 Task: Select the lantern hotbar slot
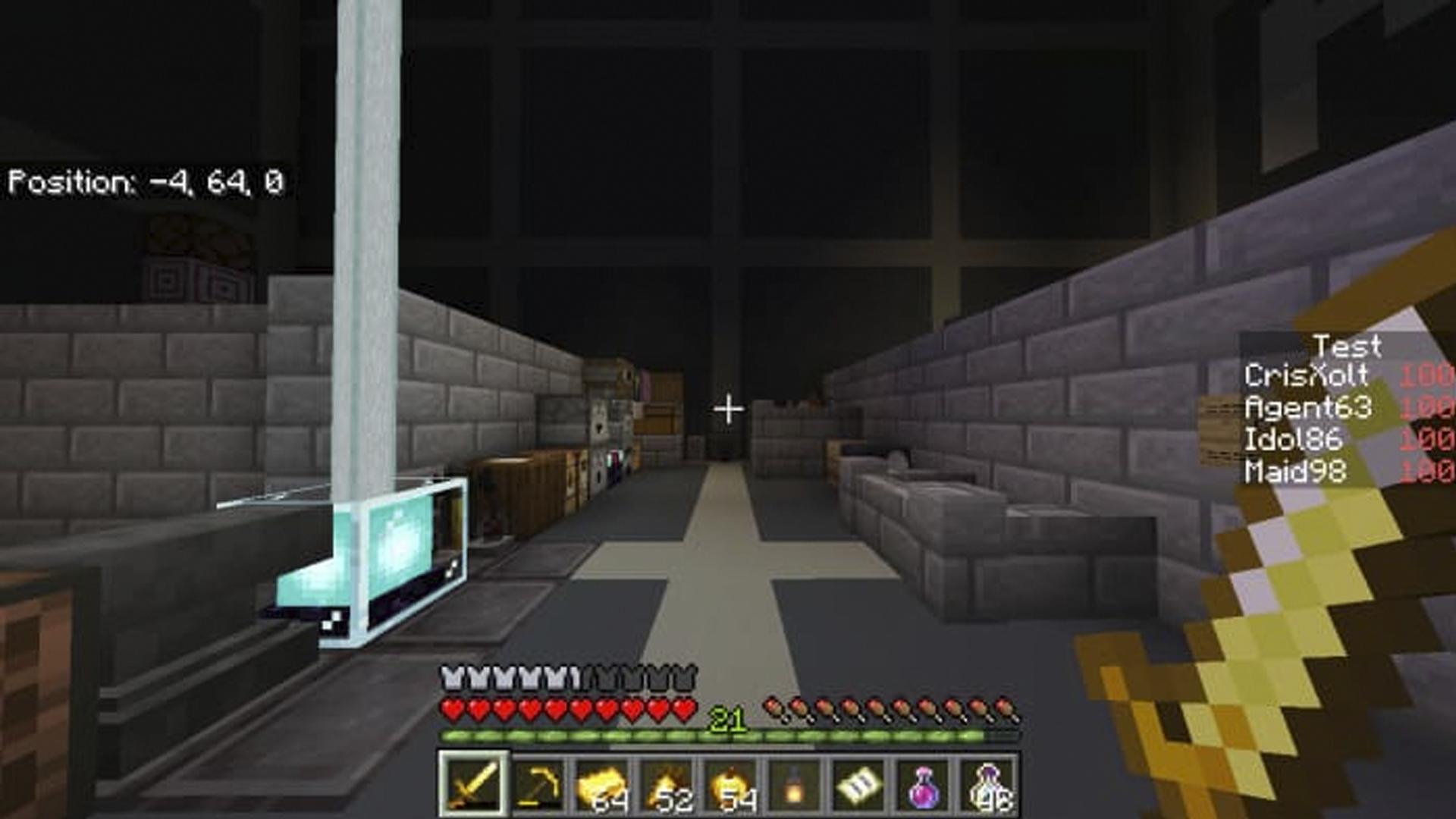(x=797, y=789)
